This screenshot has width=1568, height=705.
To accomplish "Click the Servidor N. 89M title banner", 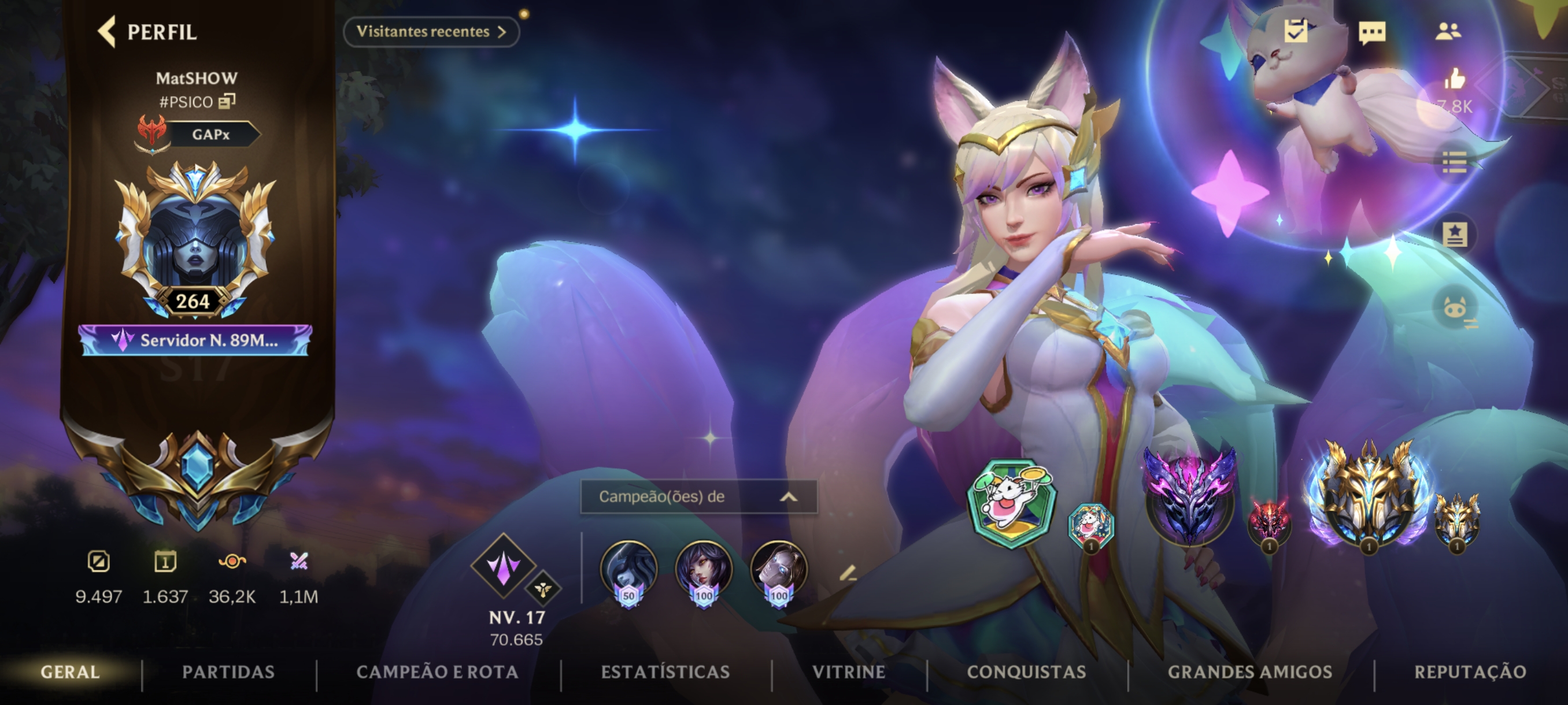I will point(195,340).
